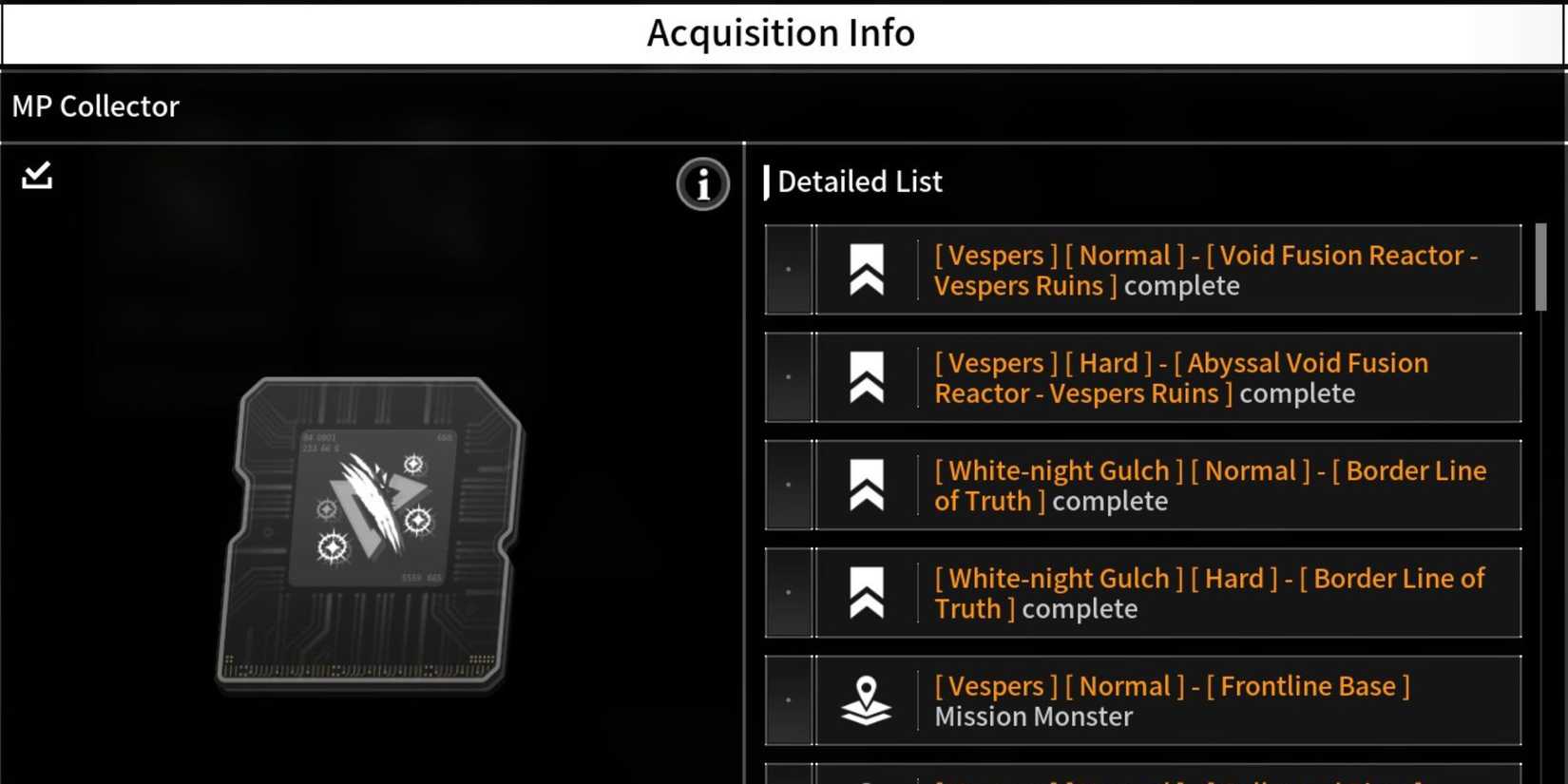Select the Acquisition Info title bar
Screen dimensions: 1568x784
781,32
